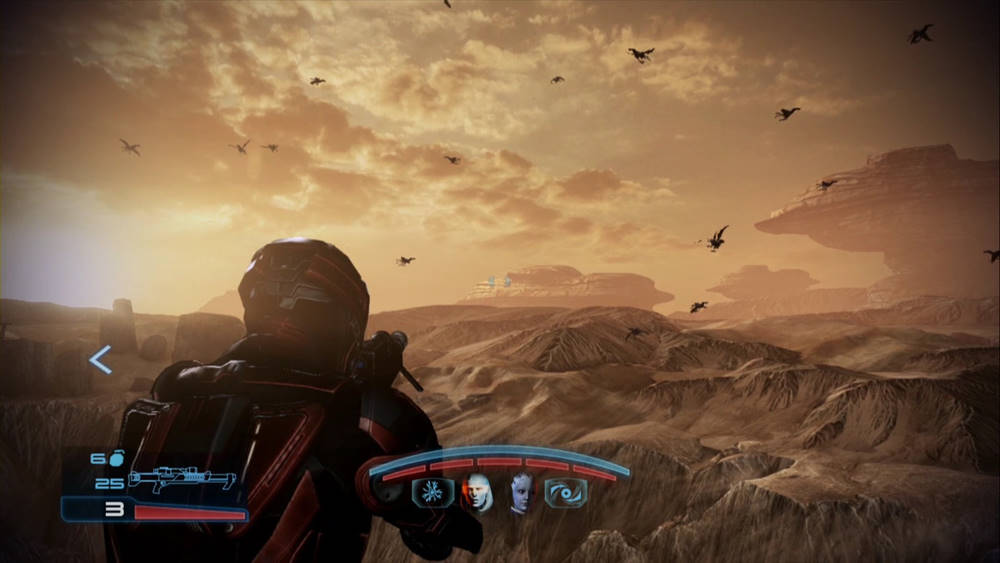Screen dimensions: 1000x563
Task: Click the blue left-pointing arrow indicator
Action: [100, 360]
